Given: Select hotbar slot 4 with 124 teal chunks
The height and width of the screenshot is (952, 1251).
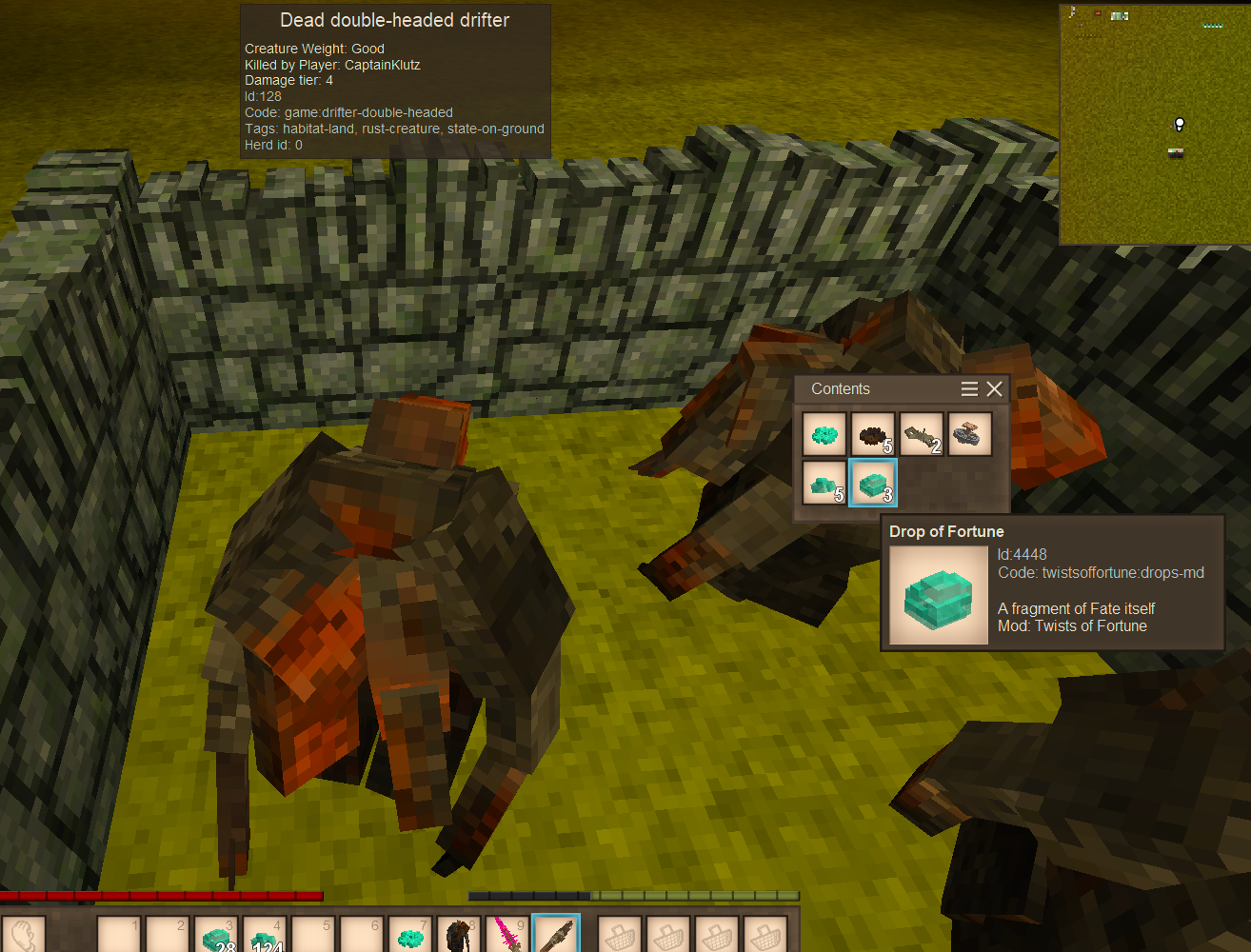Looking at the screenshot, I should 265,935.
